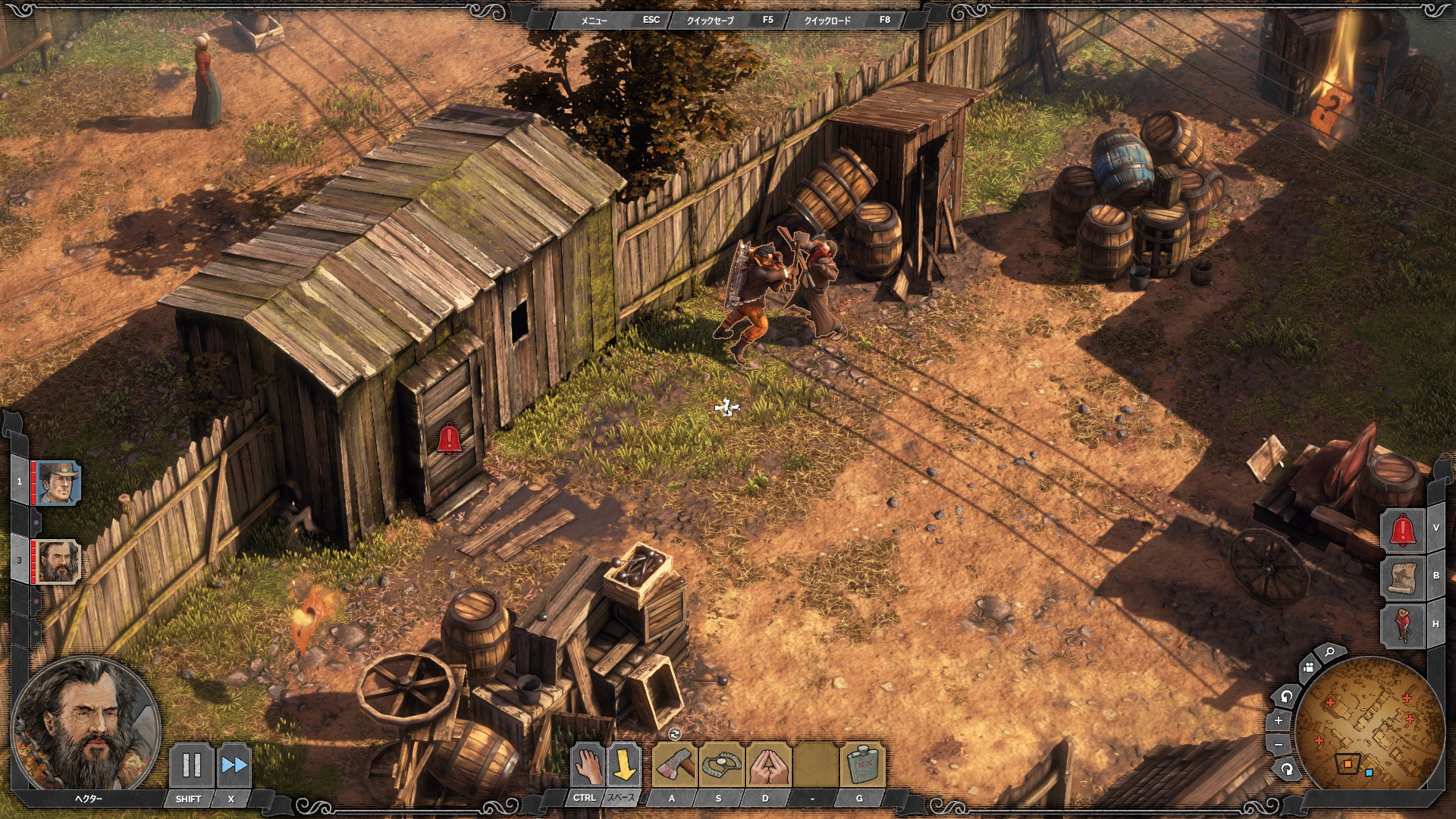The width and height of the screenshot is (1456, 819).
Task: Open the メニュー (menu) button
Action: coord(595,20)
